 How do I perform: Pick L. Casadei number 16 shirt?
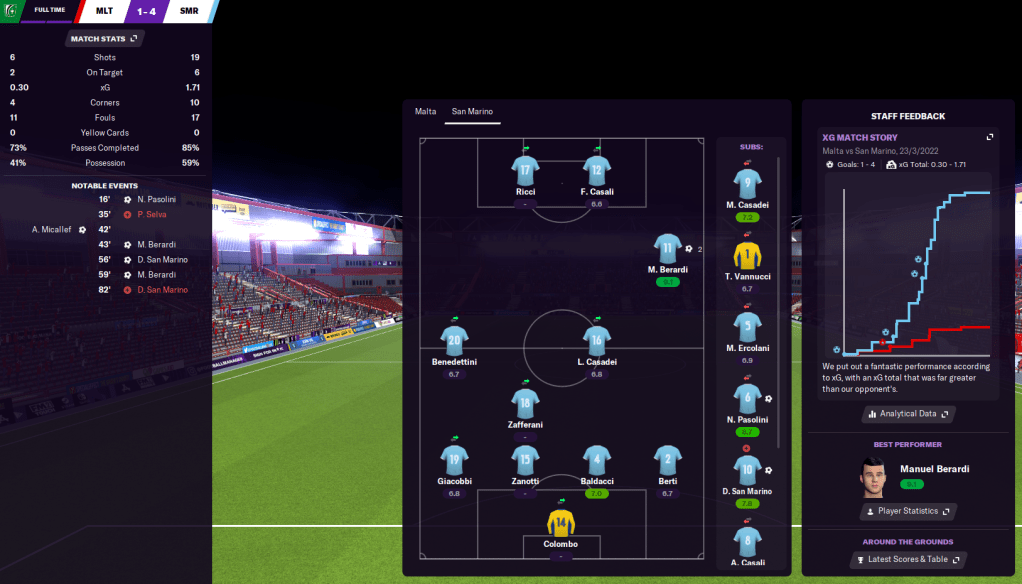pos(597,340)
